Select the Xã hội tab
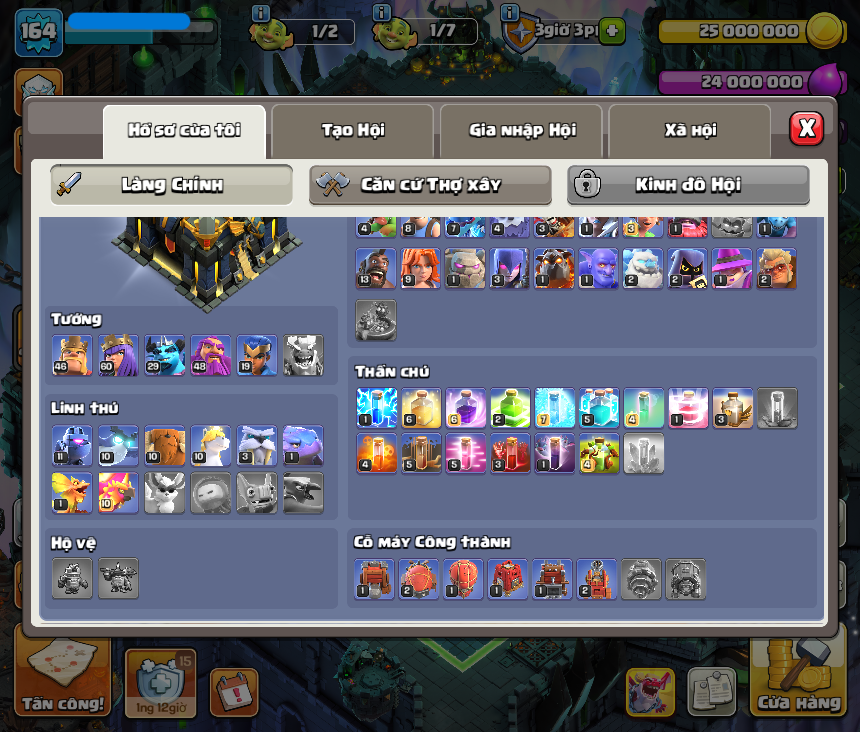This screenshot has height=732, width=860. point(689,131)
